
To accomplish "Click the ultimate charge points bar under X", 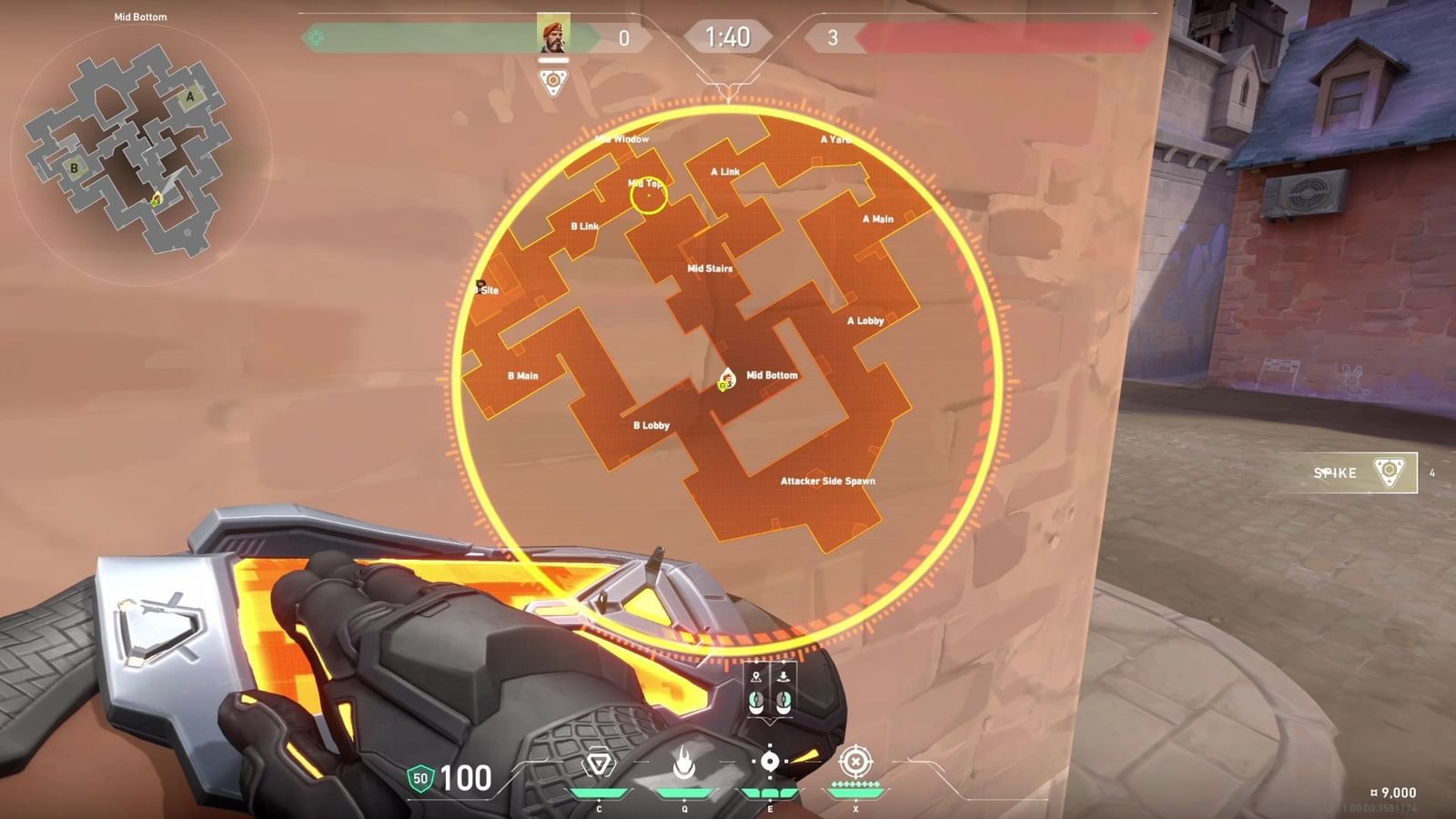I will 856,783.
